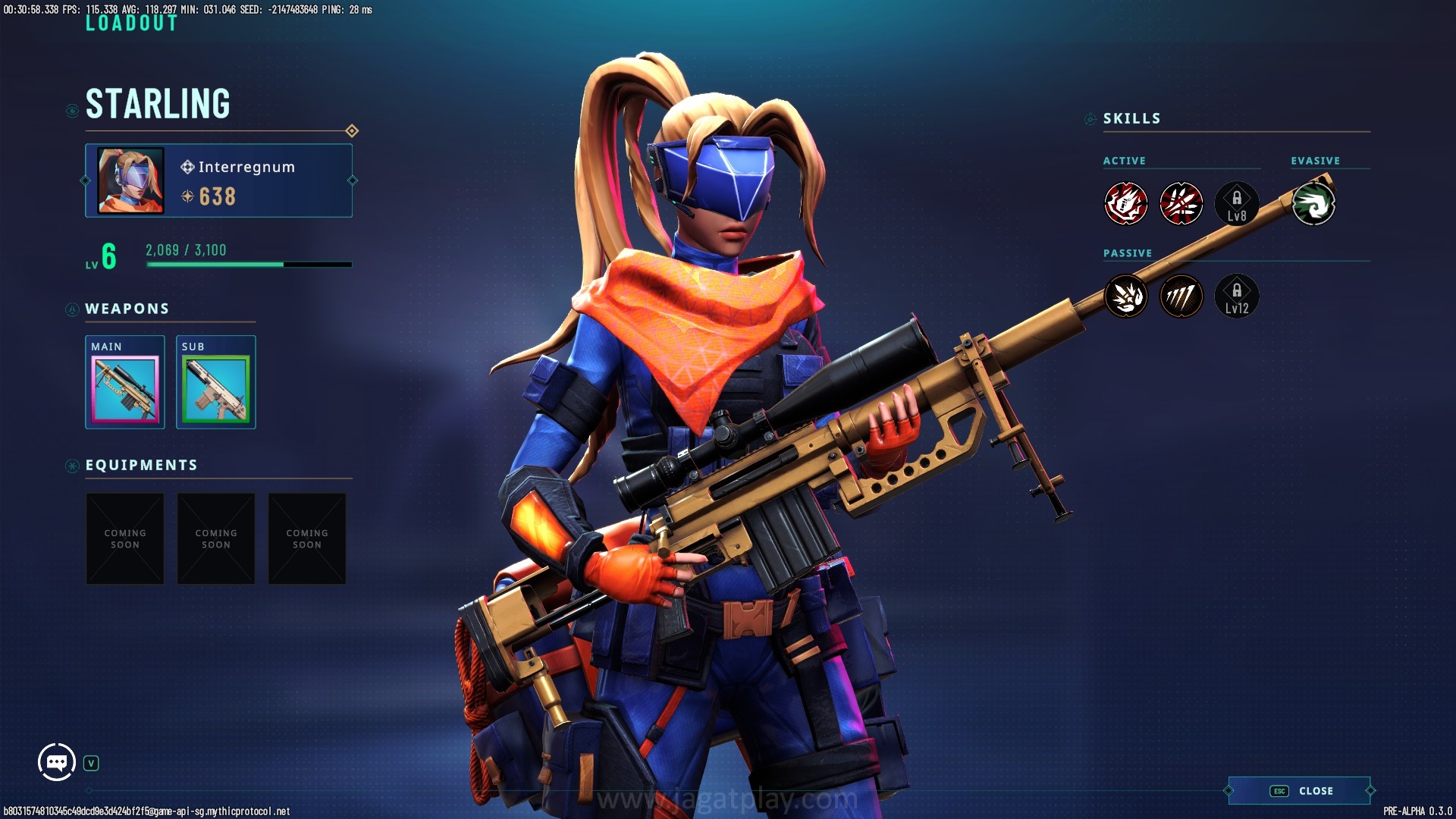
Task: Select the locked Lv8 active skill
Action: [x=1237, y=204]
